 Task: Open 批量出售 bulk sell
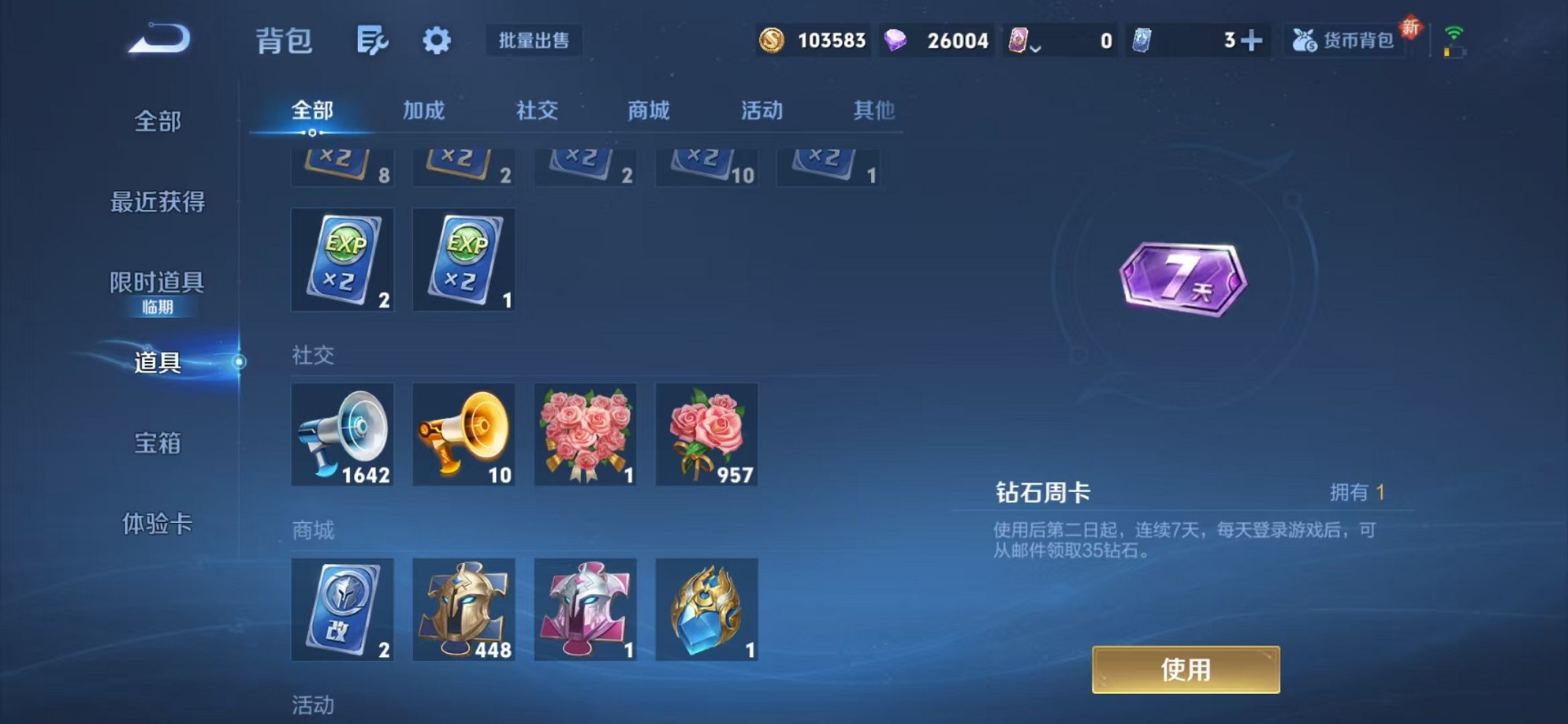[x=533, y=40]
